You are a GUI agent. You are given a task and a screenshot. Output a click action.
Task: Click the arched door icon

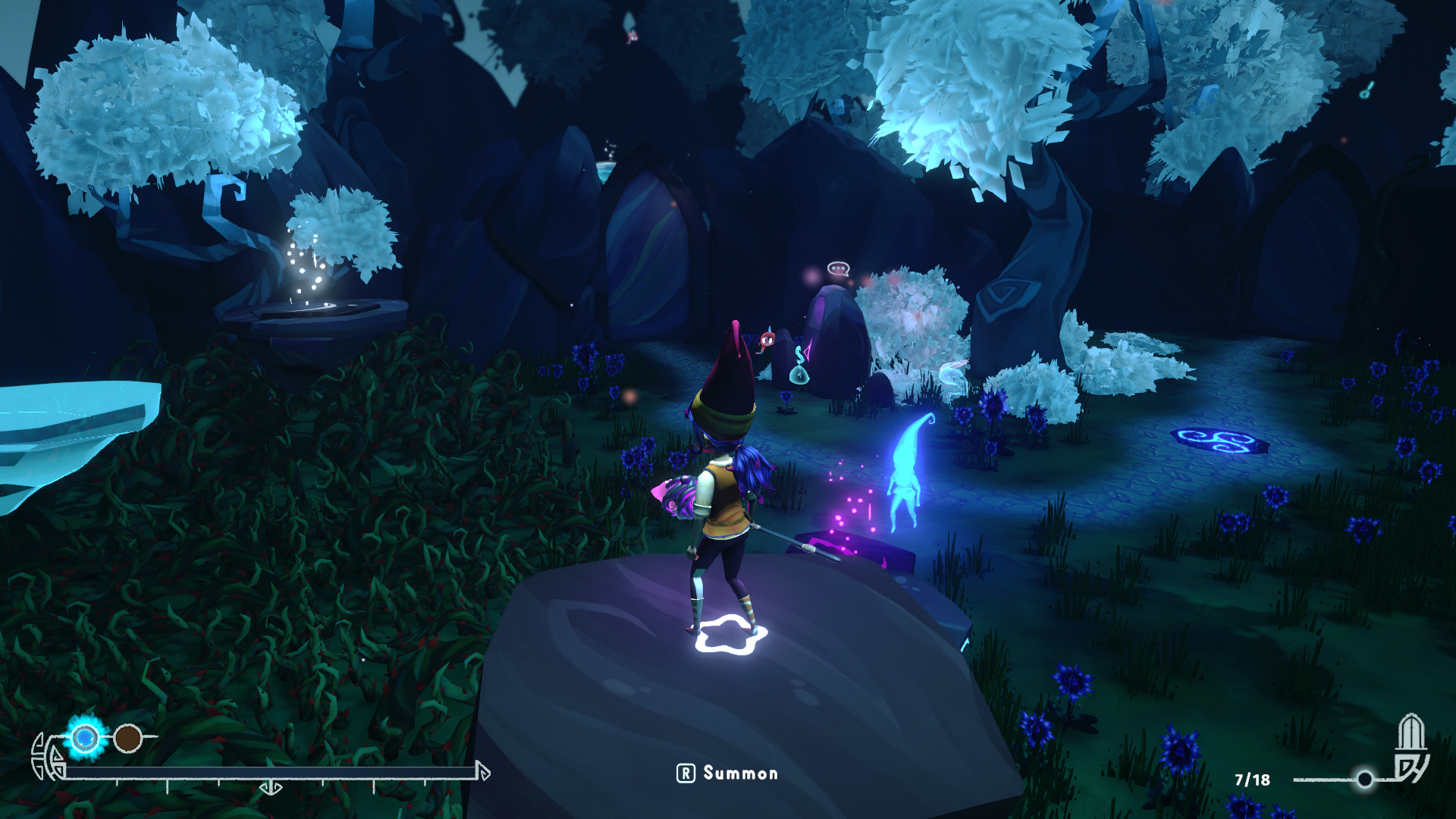[x=1410, y=733]
